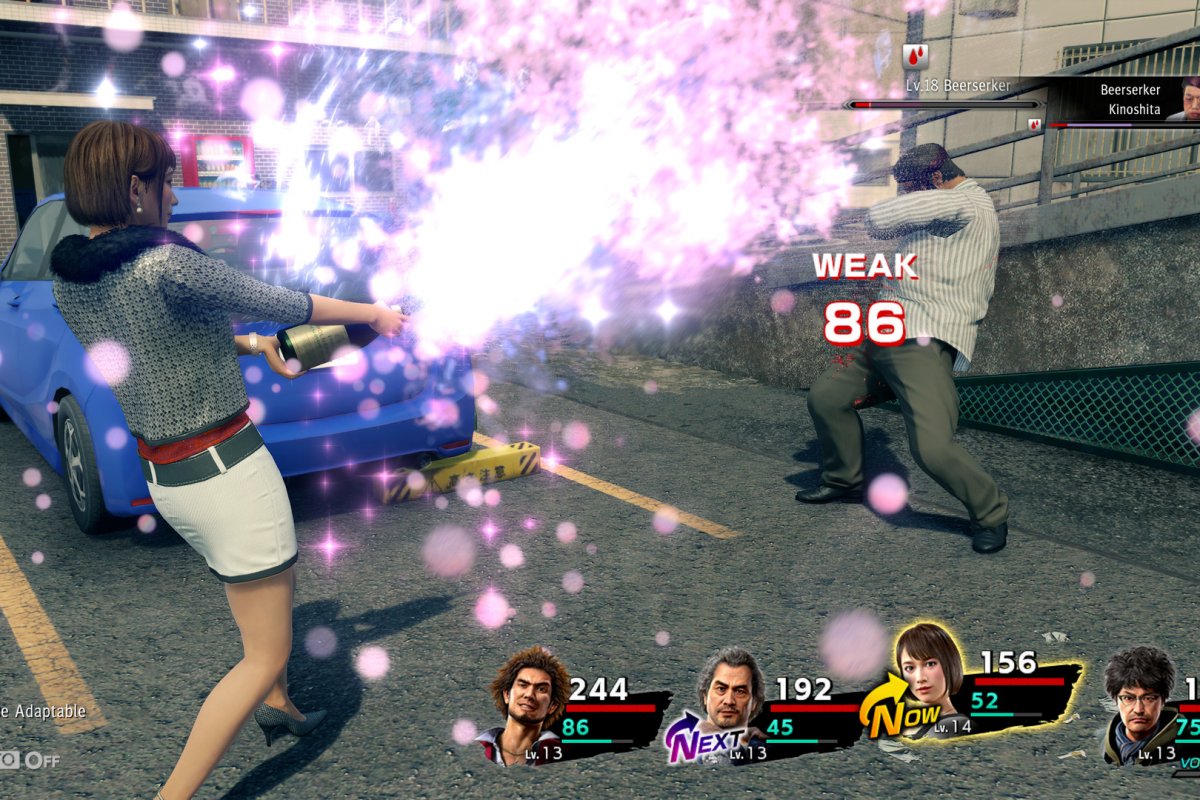Image resolution: width=1200 pixels, height=800 pixels.
Task: Select the Beerserker Kinoshita enemy panel
Action: pos(1130,98)
